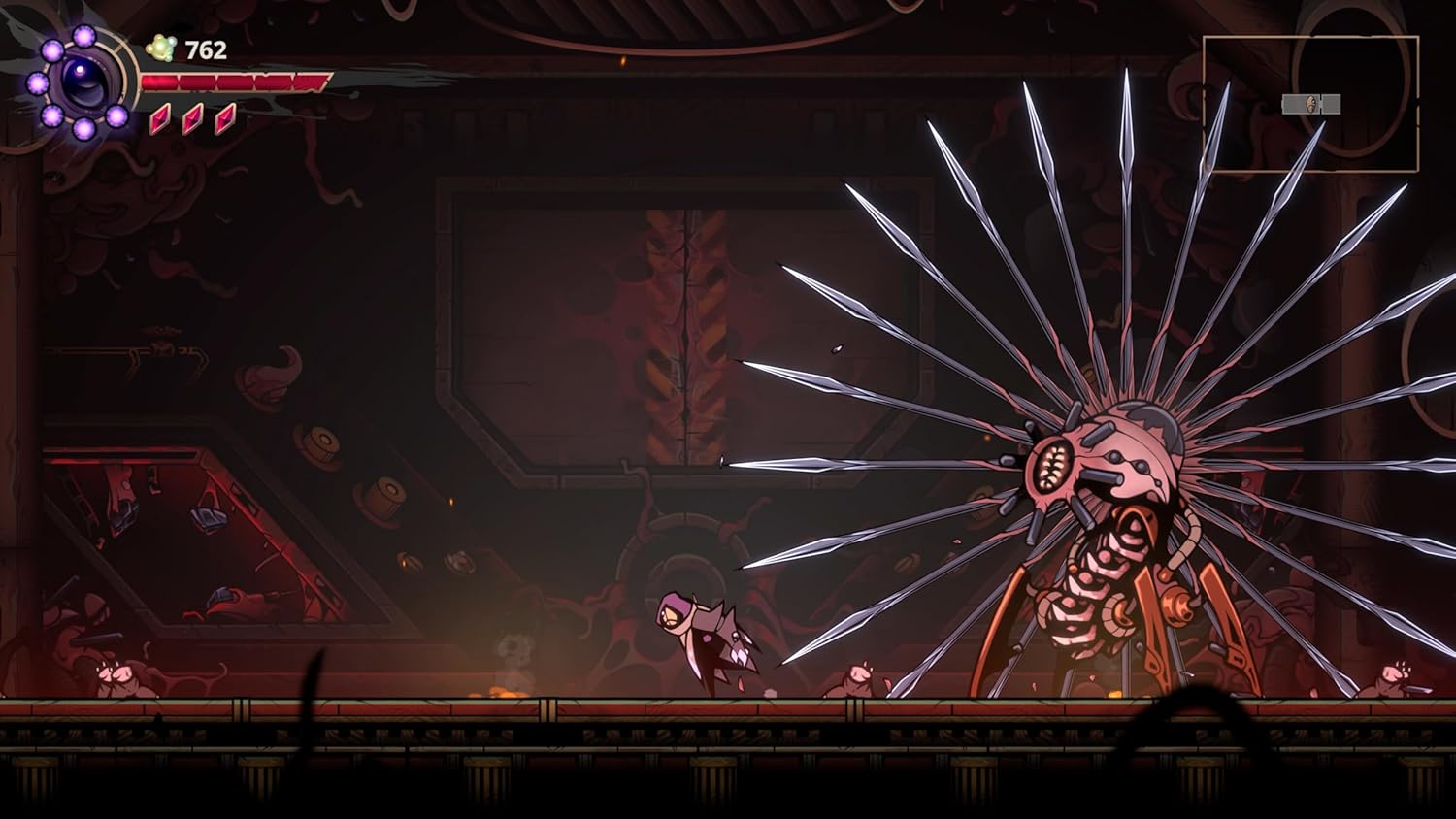Click the second pink crystal charge gem
This screenshot has height=819, width=1456.
pos(191,120)
